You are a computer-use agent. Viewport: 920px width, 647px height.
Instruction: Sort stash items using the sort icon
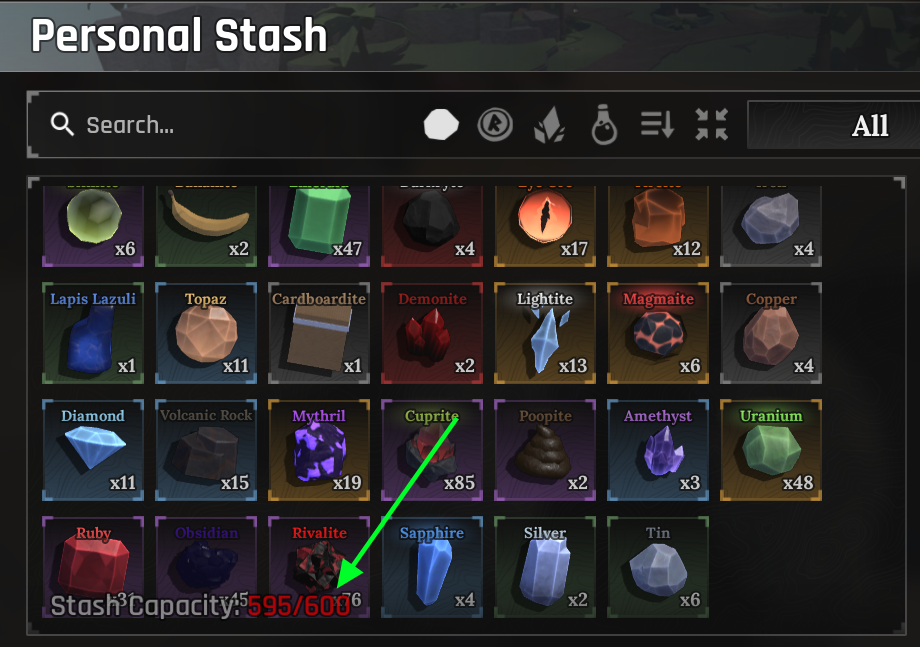(x=657, y=125)
